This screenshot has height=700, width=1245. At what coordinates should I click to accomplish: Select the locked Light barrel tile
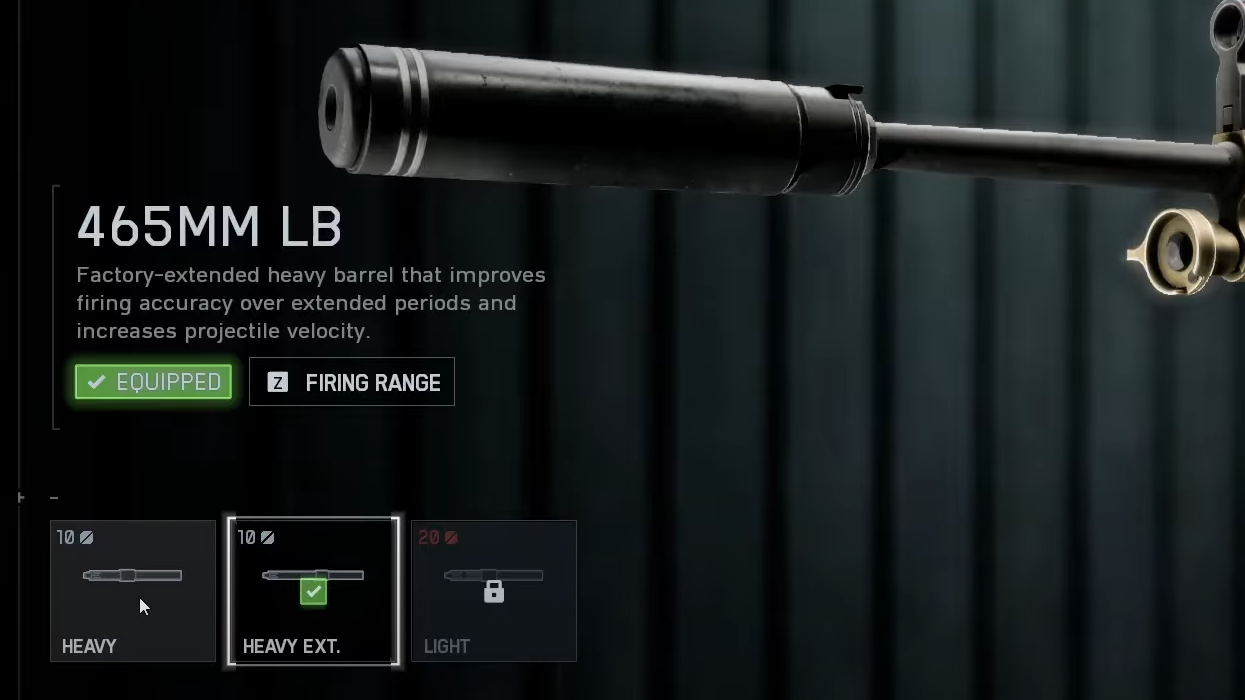(494, 590)
